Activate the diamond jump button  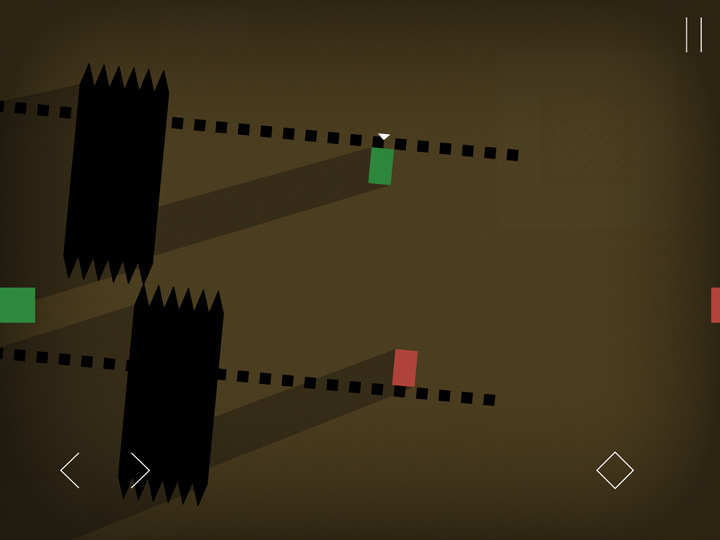(x=615, y=470)
